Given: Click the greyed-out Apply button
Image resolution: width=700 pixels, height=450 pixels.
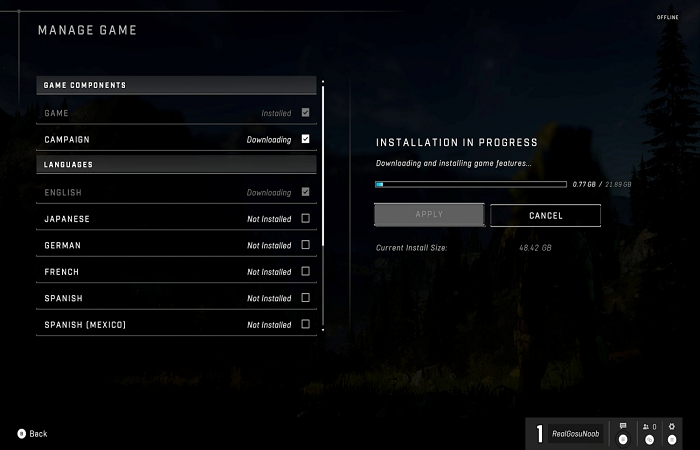Looking at the screenshot, I should [x=429, y=215].
